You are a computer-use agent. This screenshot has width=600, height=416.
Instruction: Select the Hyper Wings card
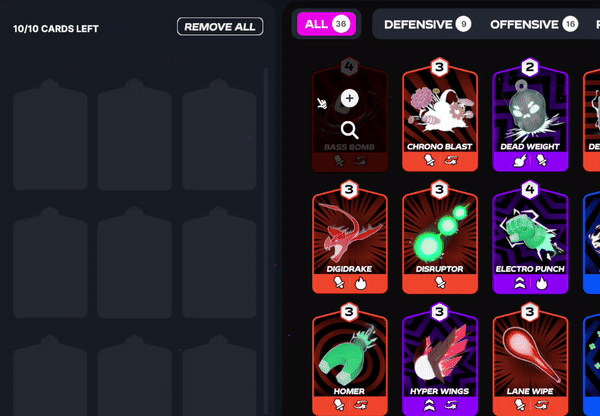tap(439, 362)
